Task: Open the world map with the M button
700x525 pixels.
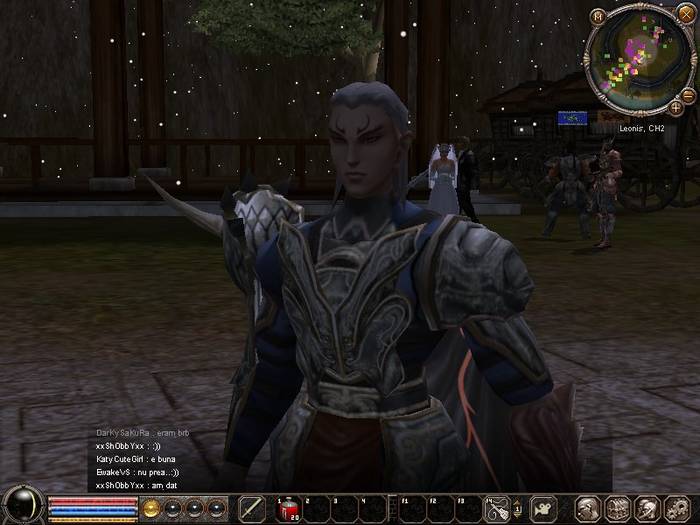Action: pos(598,16)
